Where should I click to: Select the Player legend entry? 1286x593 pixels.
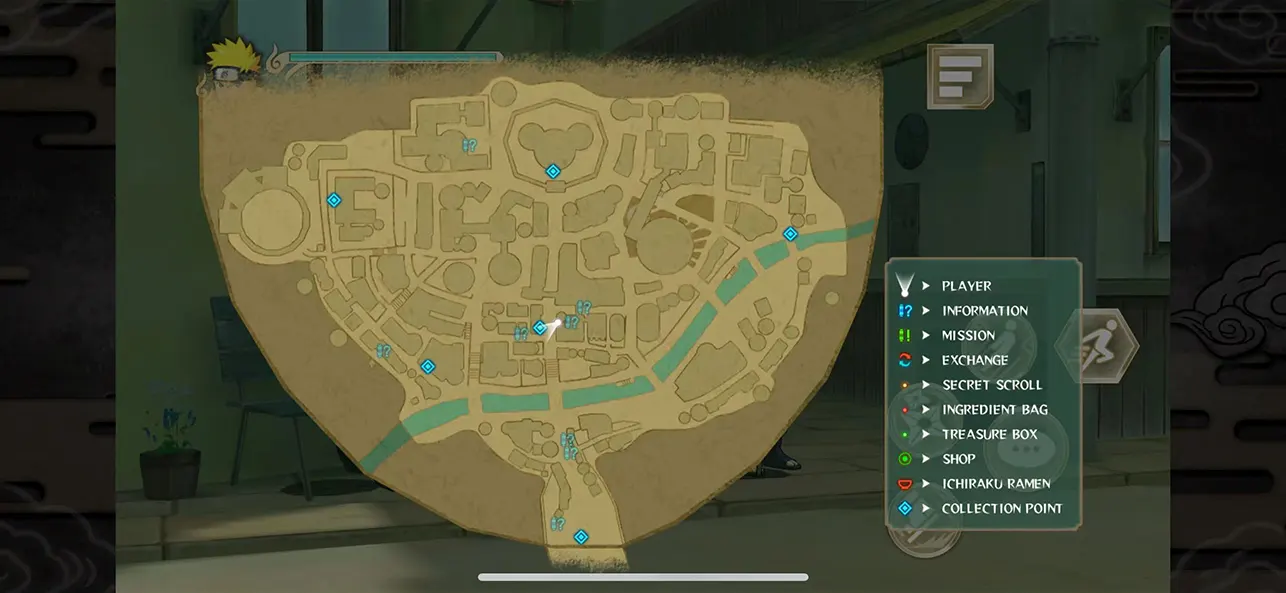coord(966,286)
